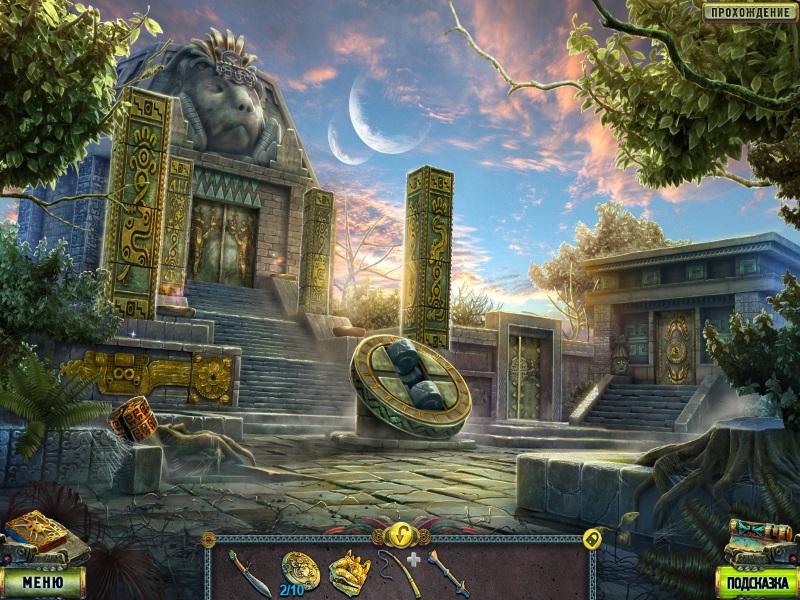Toggle the inventory padlock
Screen dimensions: 800x600
click(591, 539)
